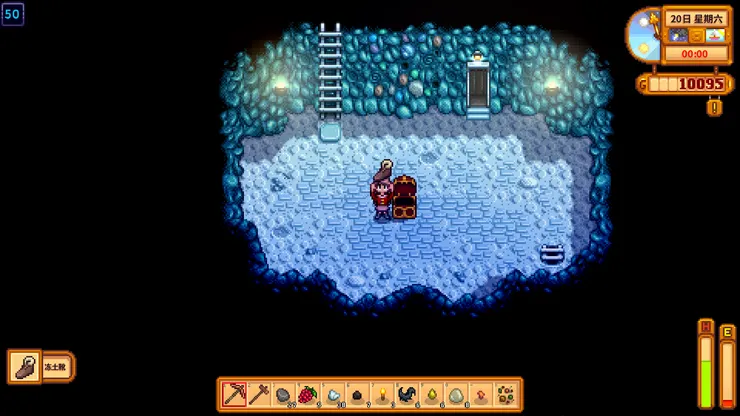The height and width of the screenshot is (416, 740).
Task: Open the journal exclamation mark icon
Action: click(x=714, y=106)
